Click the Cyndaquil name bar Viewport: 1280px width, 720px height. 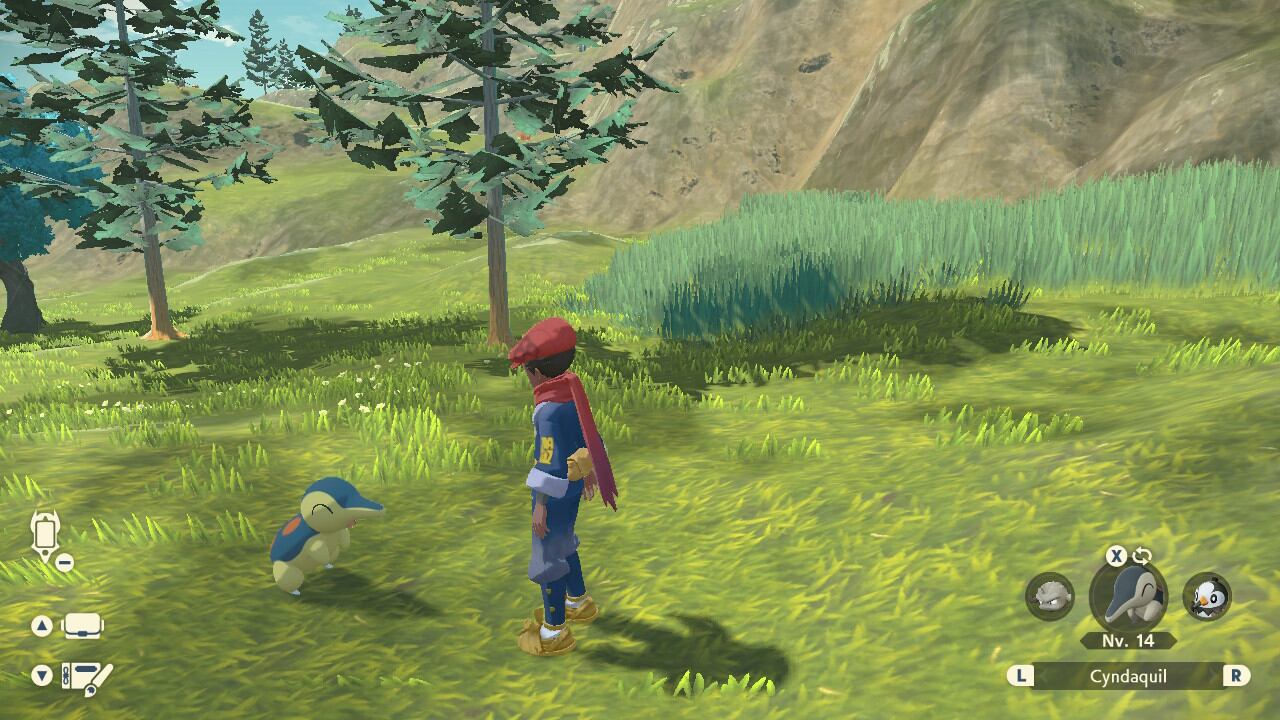pos(1128,676)
